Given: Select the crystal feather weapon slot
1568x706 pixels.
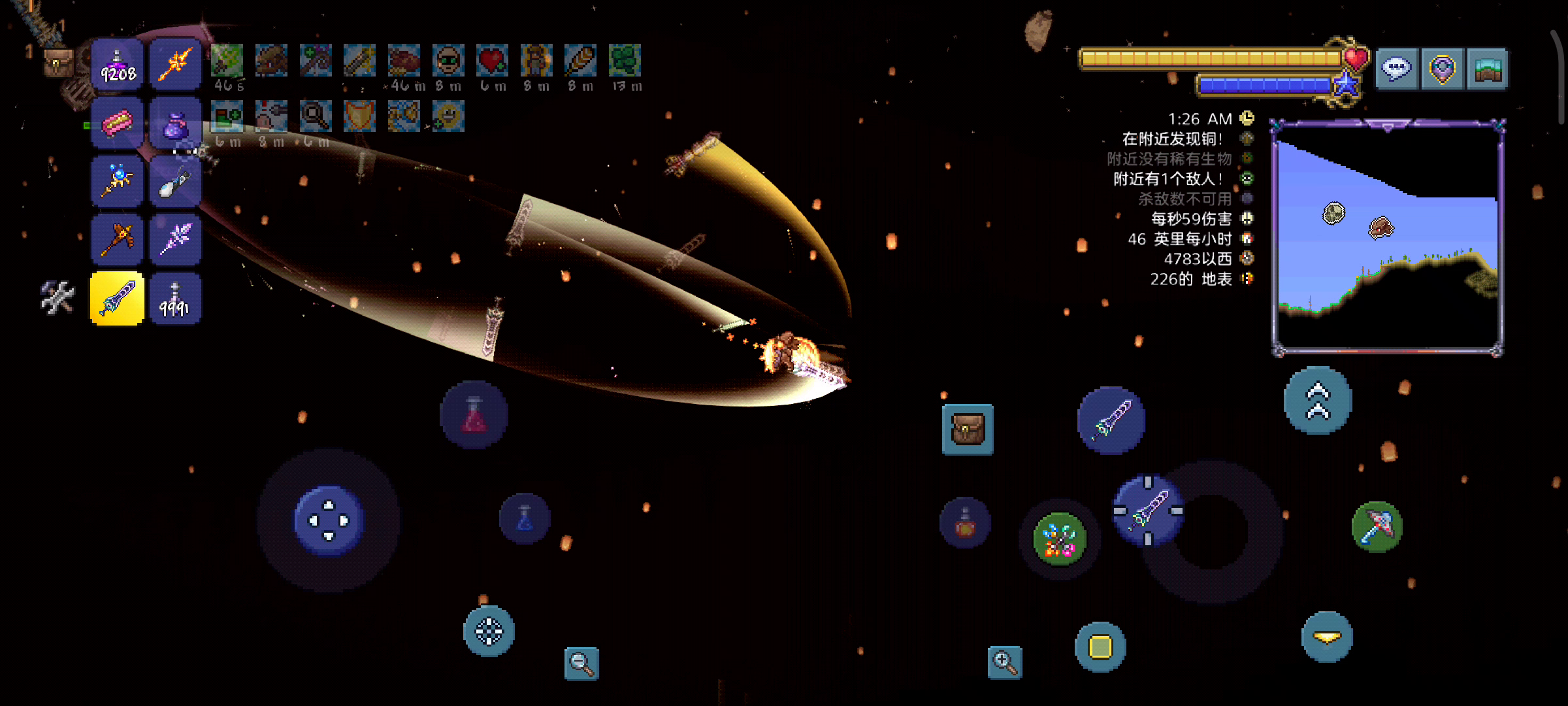Looking at the screenshot, I should pyautogui.click(x=175, y=240).
